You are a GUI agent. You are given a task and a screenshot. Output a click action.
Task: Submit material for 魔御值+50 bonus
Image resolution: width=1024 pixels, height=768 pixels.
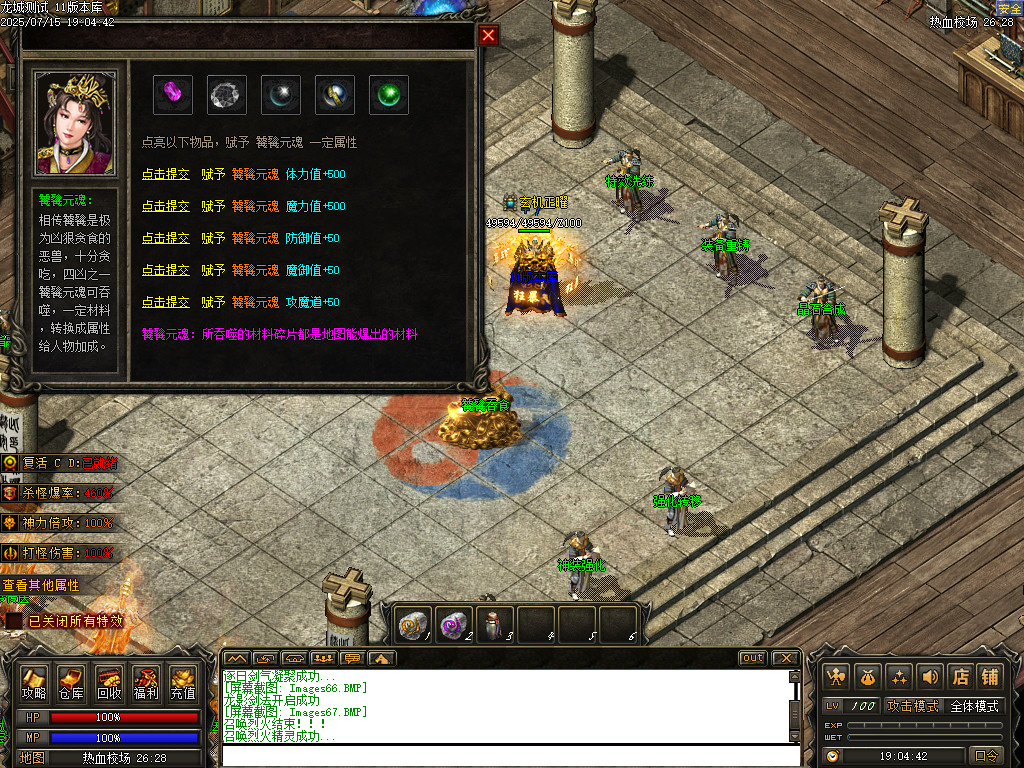pos(165,270)
